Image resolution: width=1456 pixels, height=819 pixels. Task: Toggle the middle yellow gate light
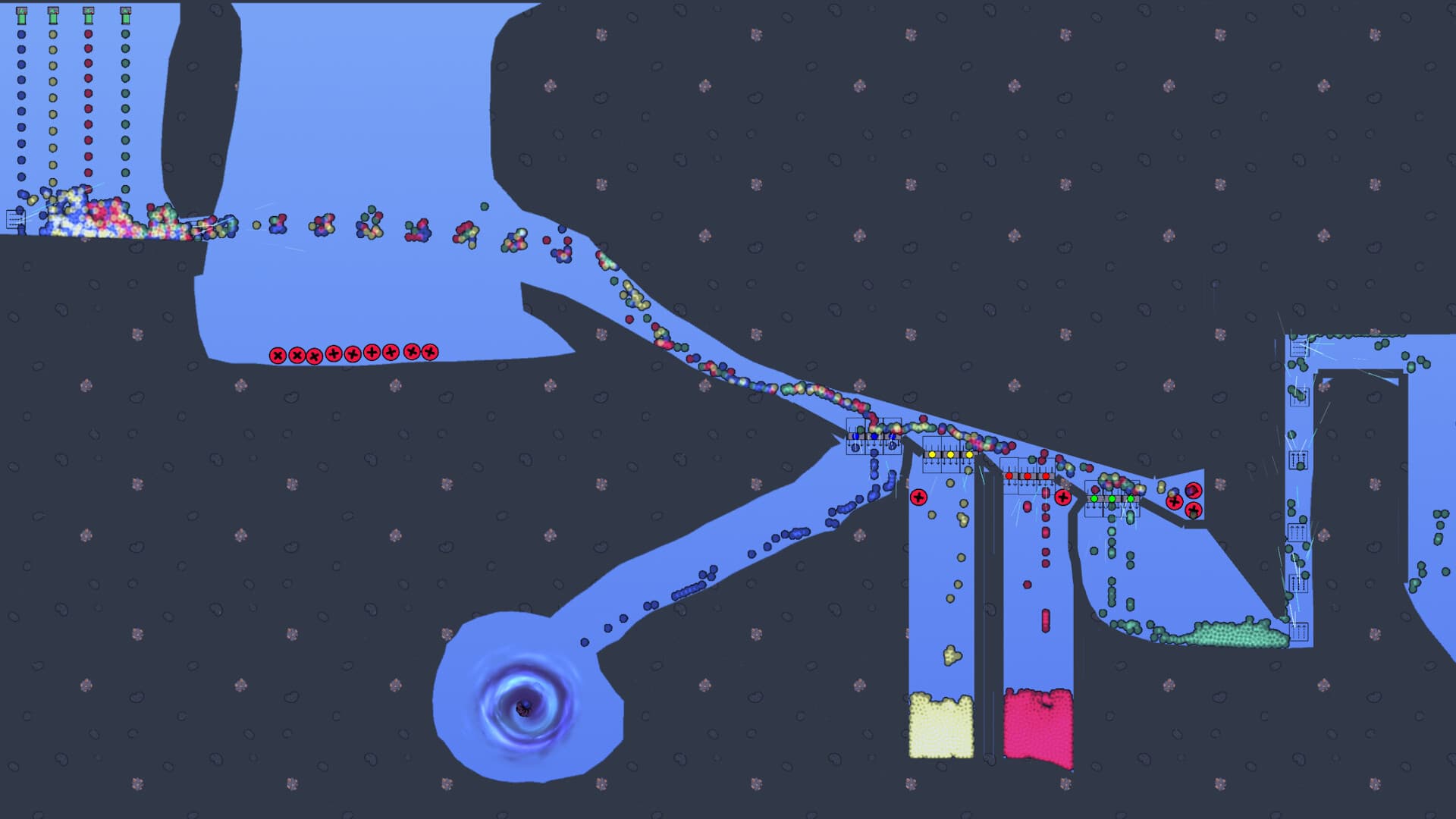(950, 454)
